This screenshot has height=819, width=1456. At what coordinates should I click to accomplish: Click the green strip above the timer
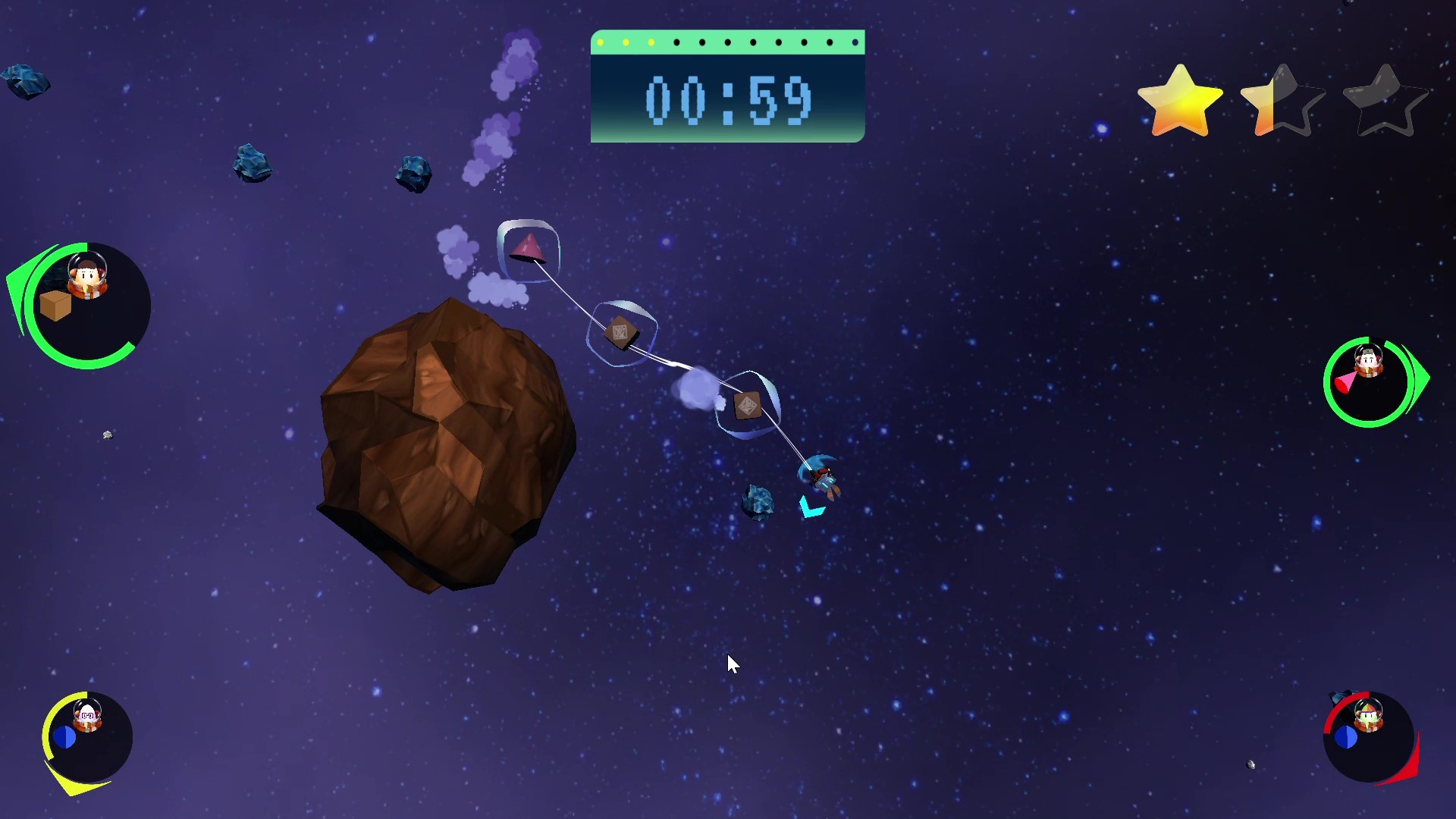coord(726,42)
